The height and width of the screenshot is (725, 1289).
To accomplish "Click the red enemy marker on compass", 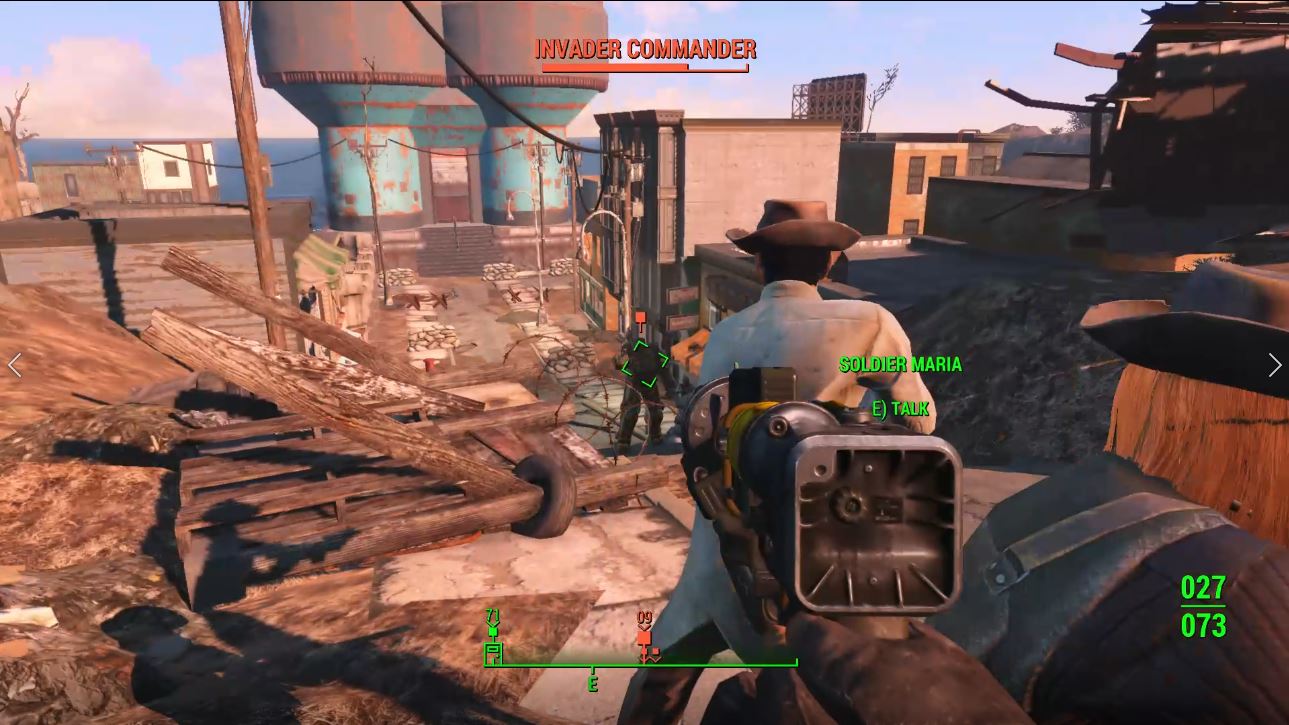I will tap(644, 638).
